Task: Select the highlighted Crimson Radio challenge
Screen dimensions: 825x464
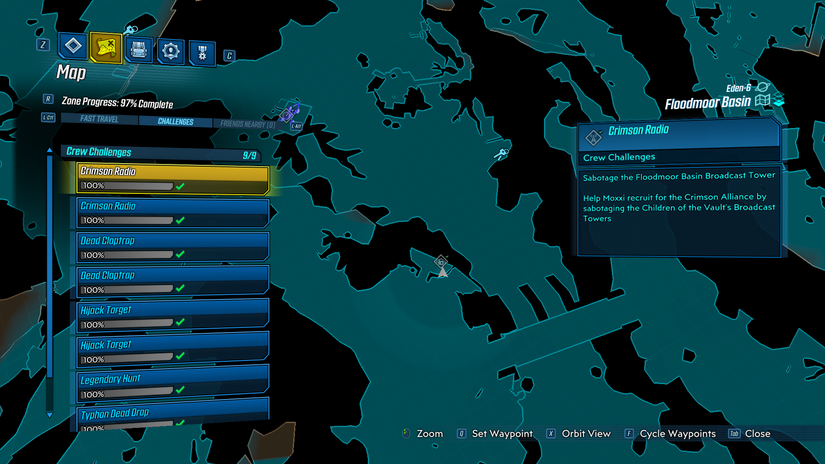Action: point(173,178)
